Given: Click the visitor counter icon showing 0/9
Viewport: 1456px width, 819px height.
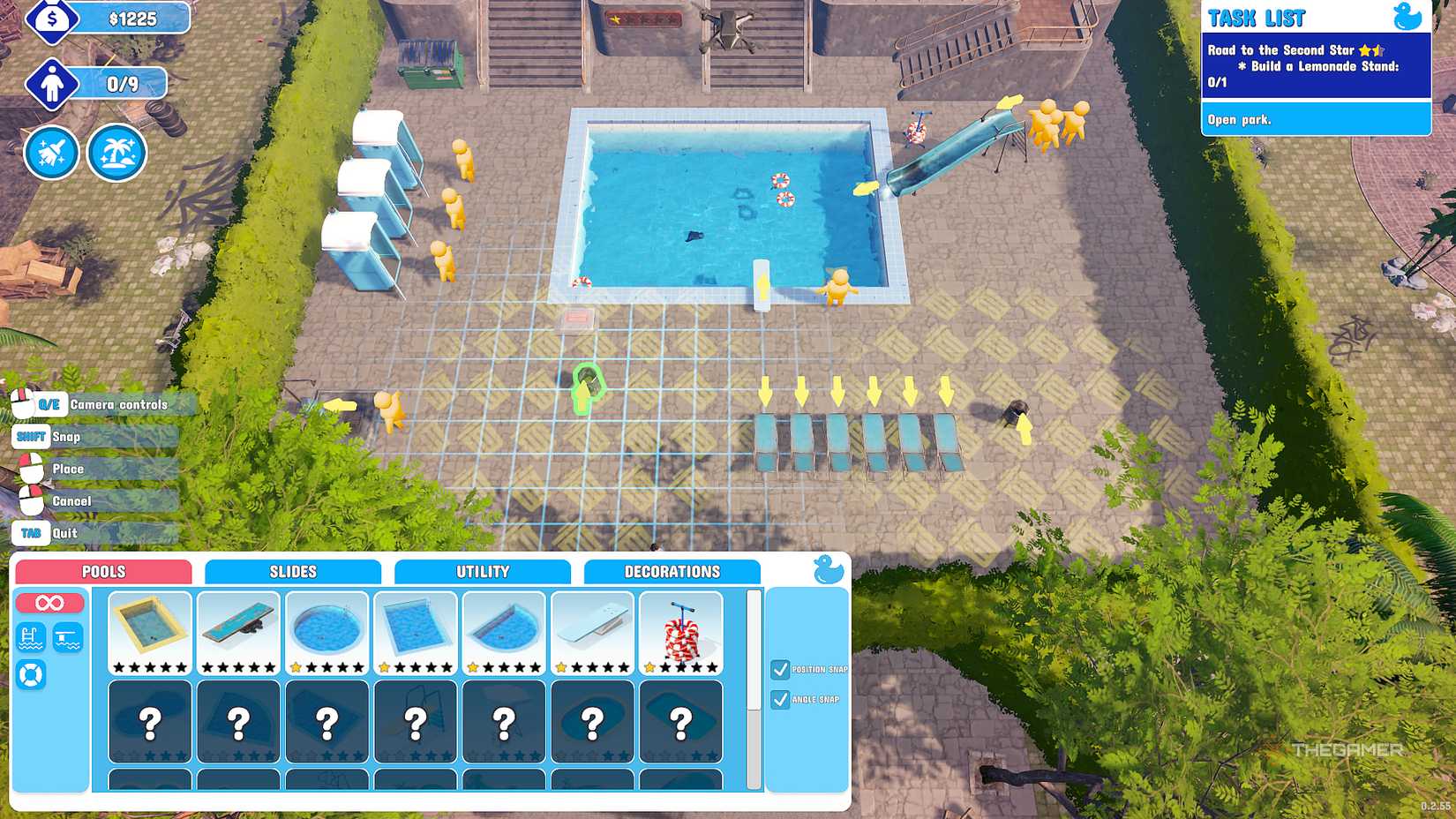Looking at the screenshot, I should tap(53, 84).
